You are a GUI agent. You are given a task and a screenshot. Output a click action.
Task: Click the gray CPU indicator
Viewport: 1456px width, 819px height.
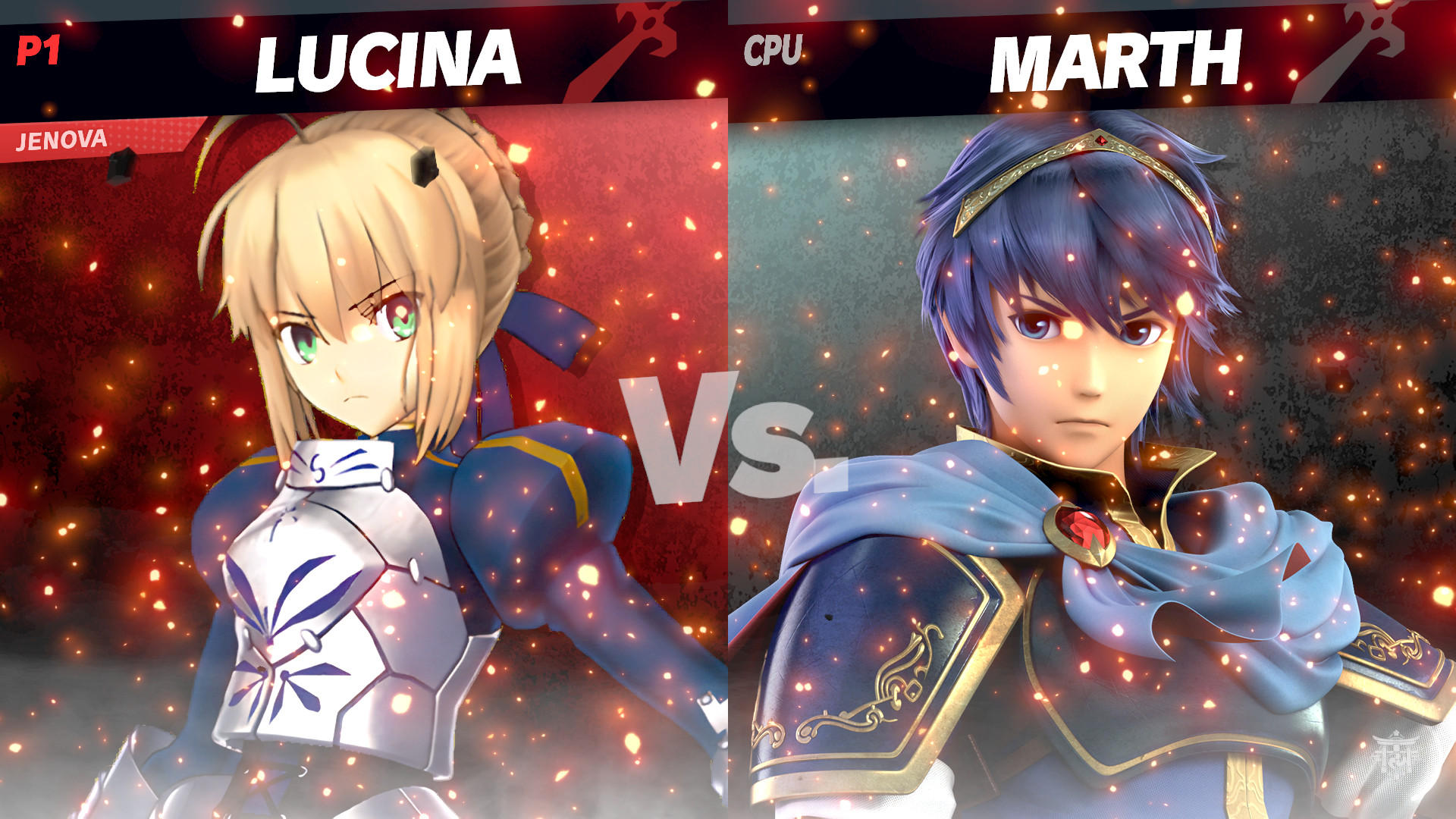tap(772, 50)
